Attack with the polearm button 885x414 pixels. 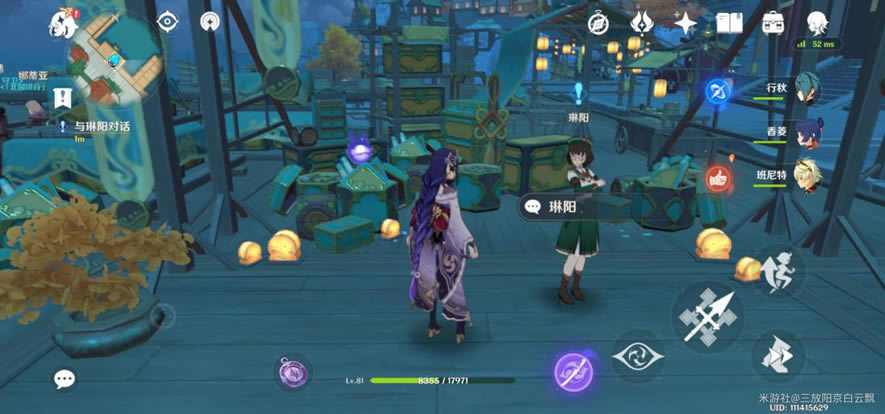pyautogui.click(x=709, y=316)
